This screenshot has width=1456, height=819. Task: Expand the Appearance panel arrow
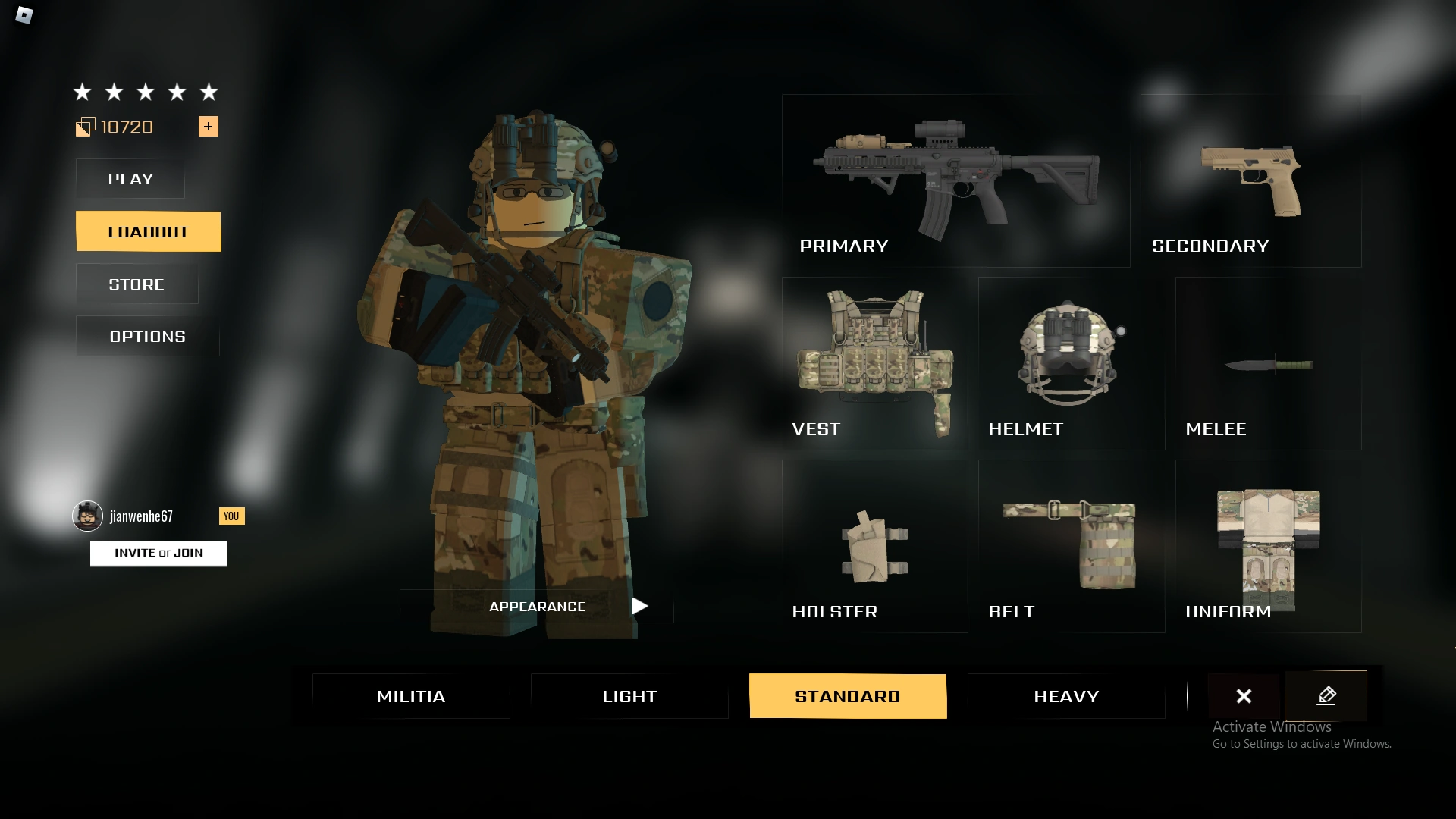pos(639,606)
